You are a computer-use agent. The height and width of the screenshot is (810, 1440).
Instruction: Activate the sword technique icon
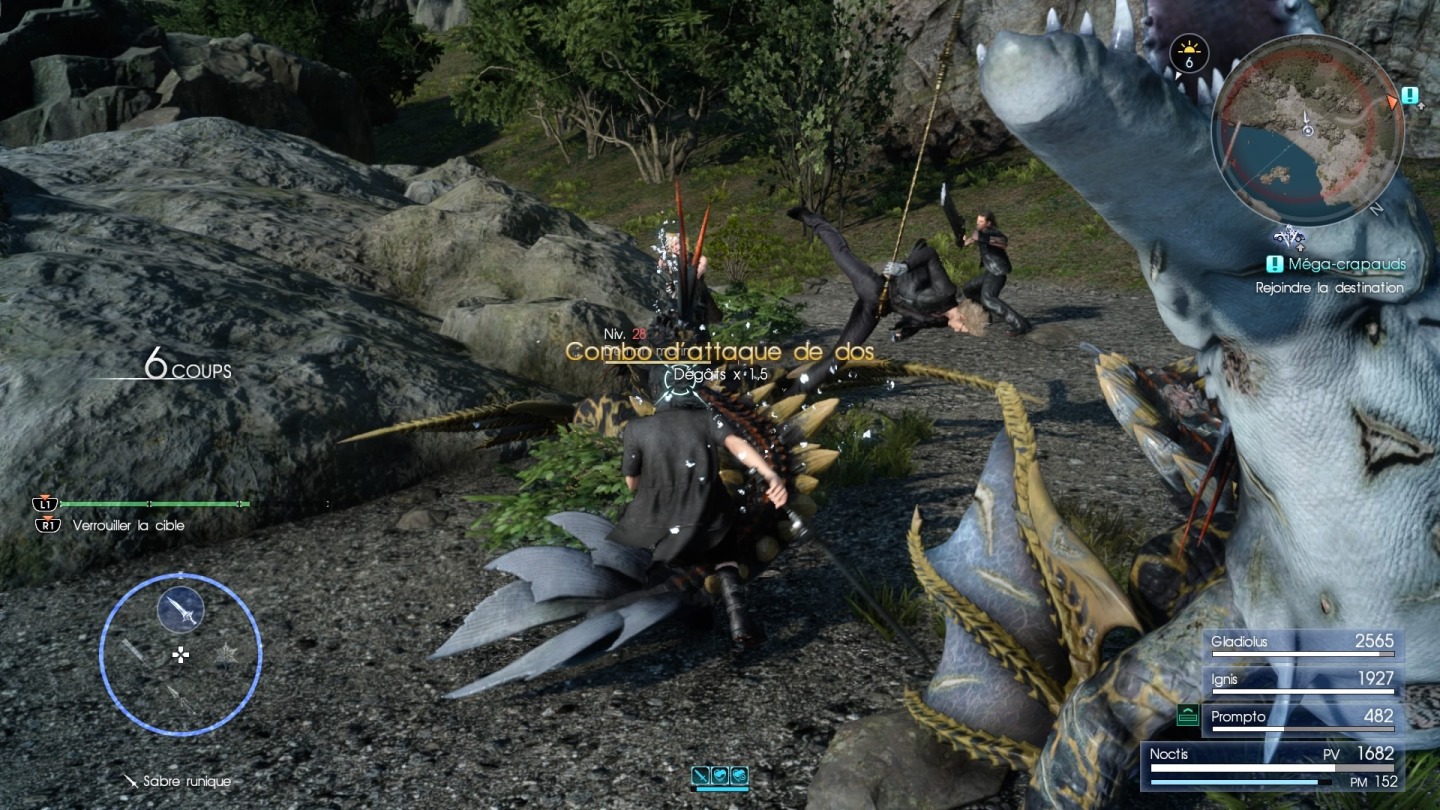click(719, 775)
